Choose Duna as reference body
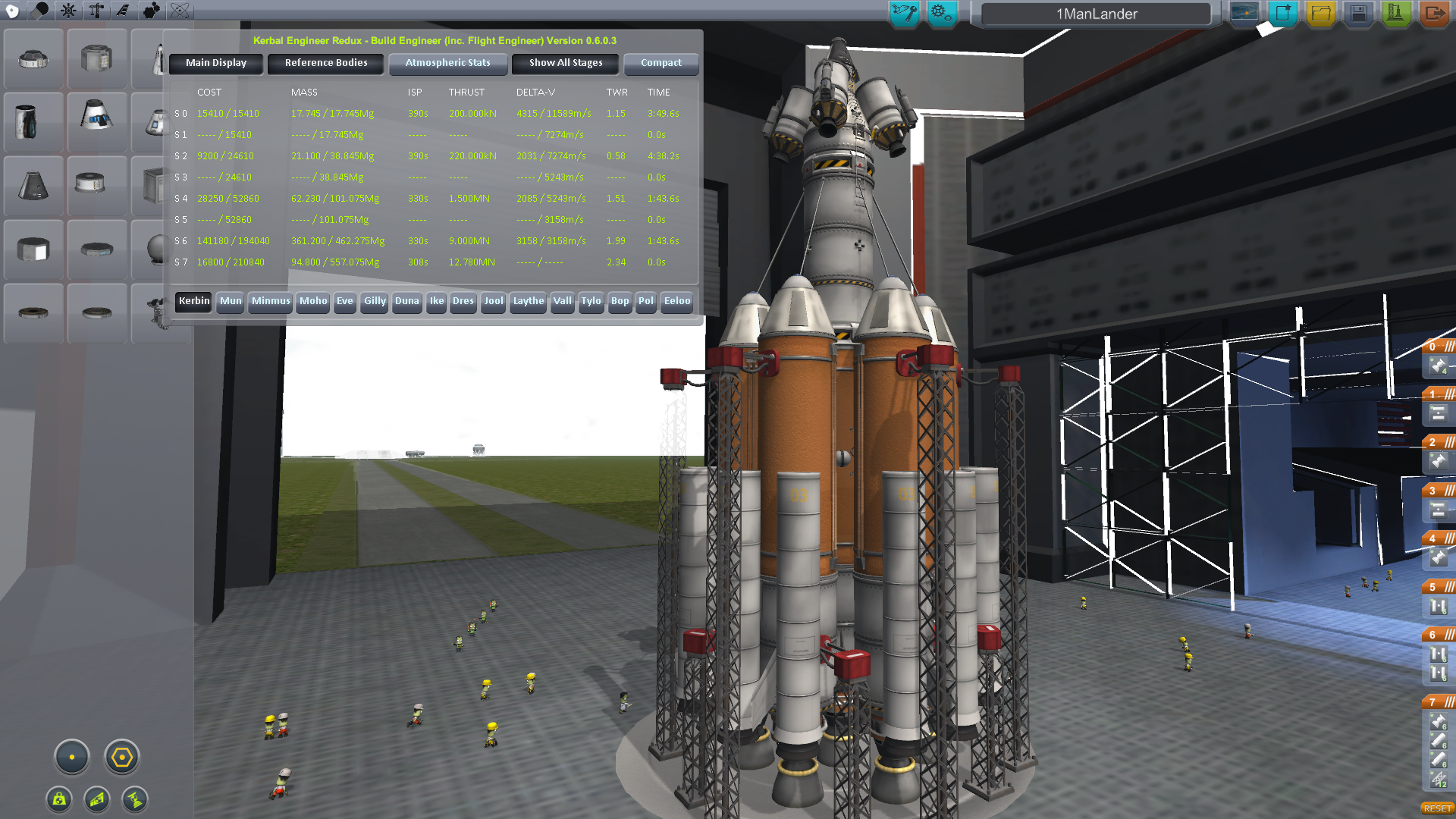Screen dimensions: 1456x819 pos(406,301)
